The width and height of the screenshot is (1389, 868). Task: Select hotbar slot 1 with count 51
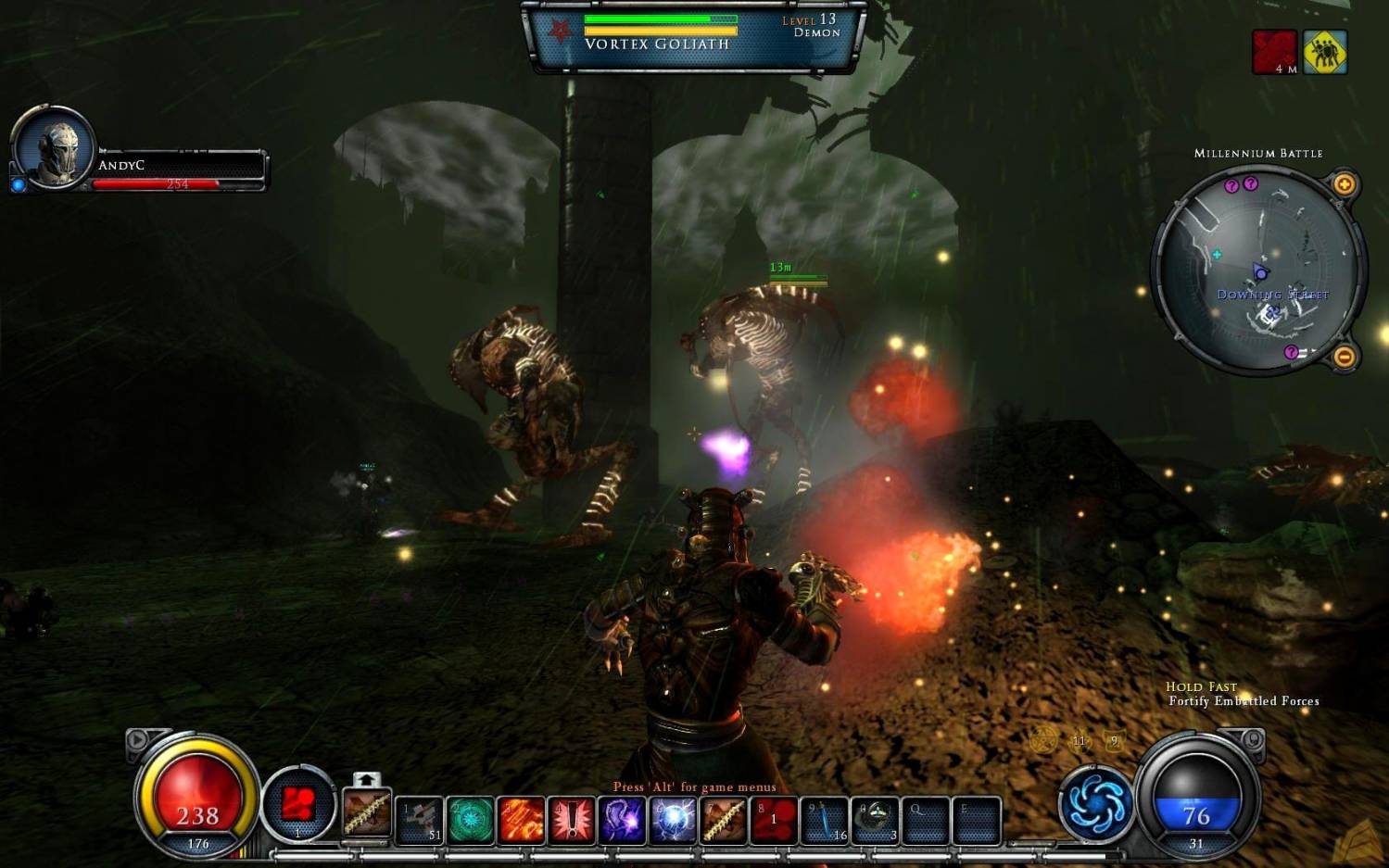(x=420, y=821)
